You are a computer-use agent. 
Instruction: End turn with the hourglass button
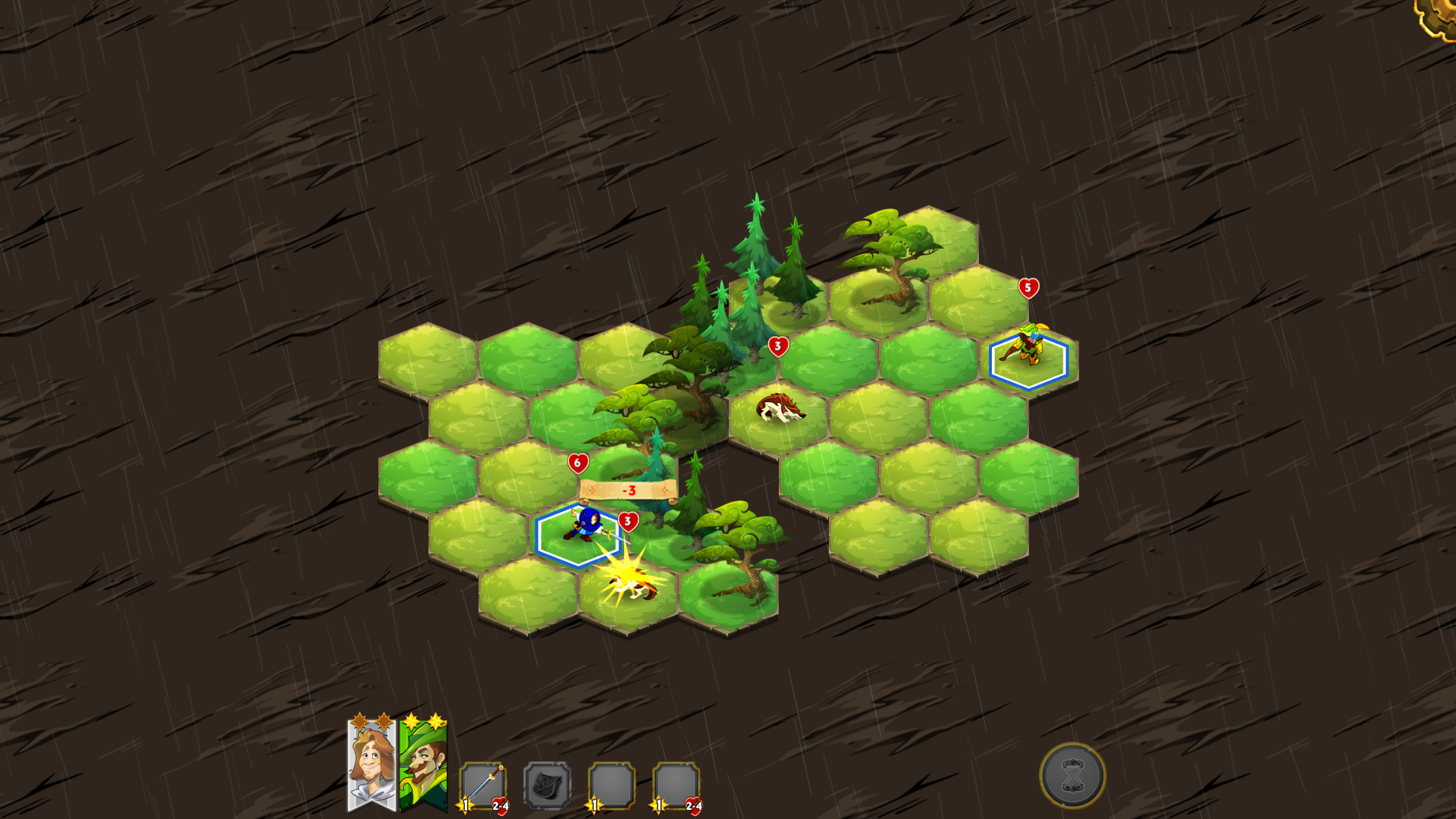click(1072, 775)
